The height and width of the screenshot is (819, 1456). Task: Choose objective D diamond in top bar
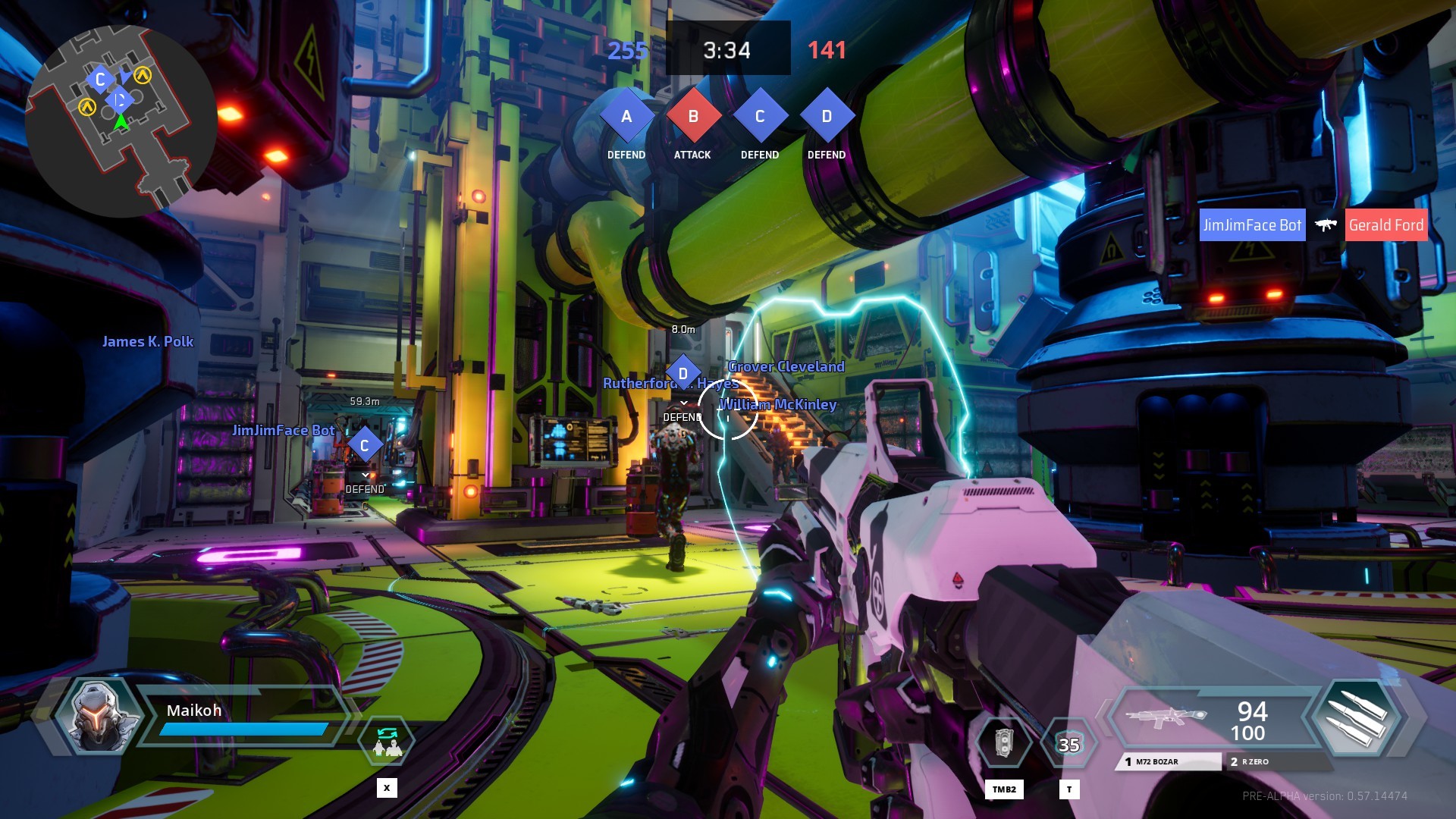click(827, 116)
